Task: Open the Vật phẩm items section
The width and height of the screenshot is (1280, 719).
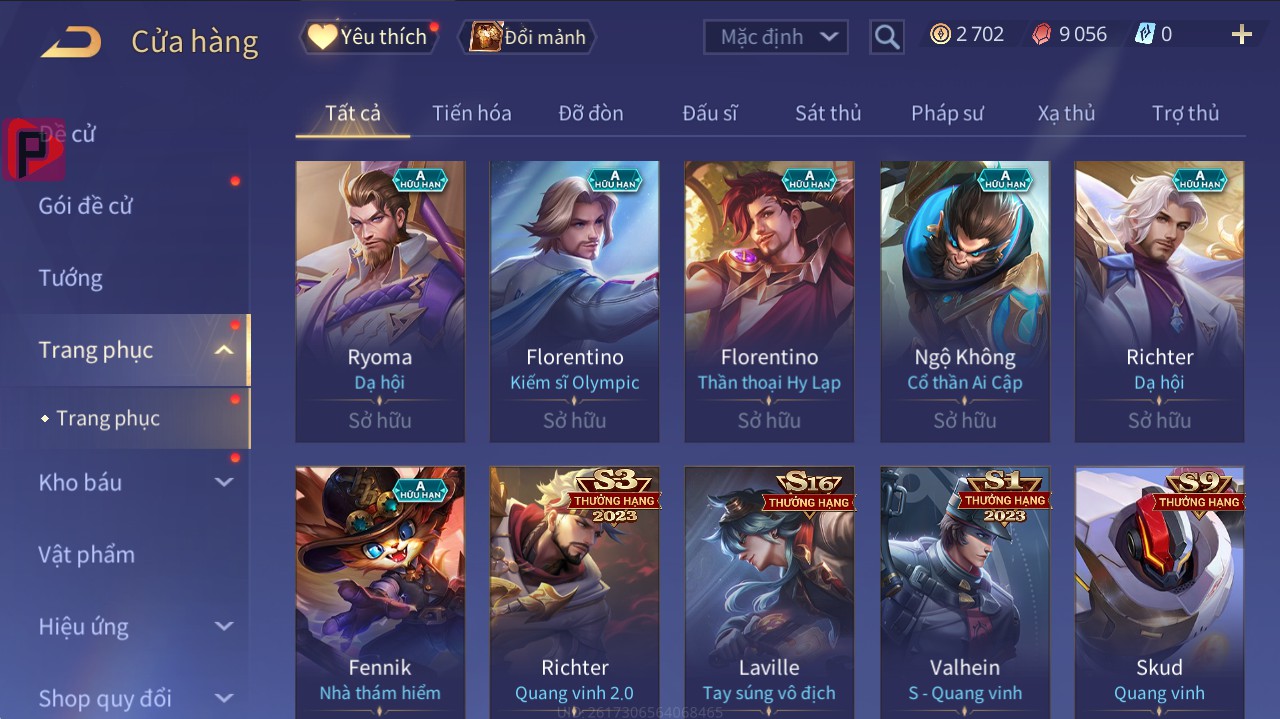Action: click(x=87, y=554)
